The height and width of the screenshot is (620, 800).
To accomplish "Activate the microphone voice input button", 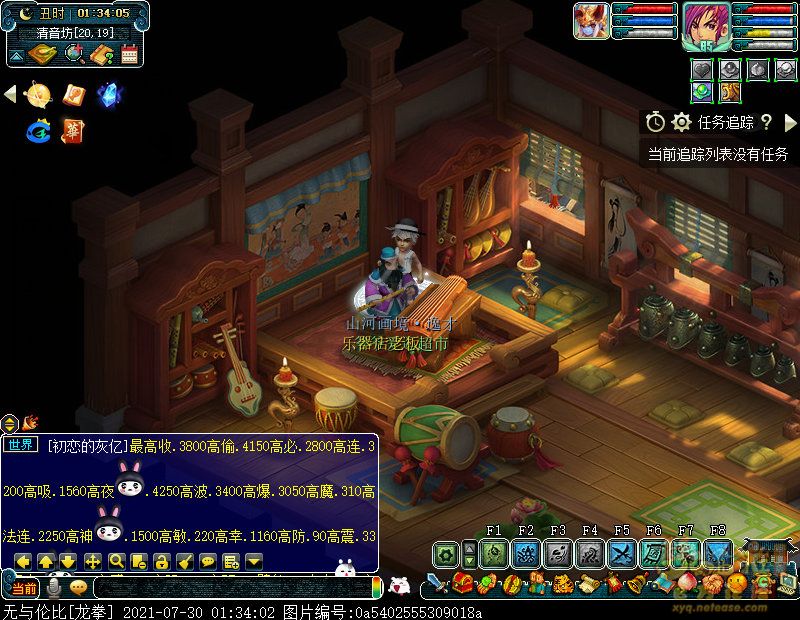I will (54, 588).
